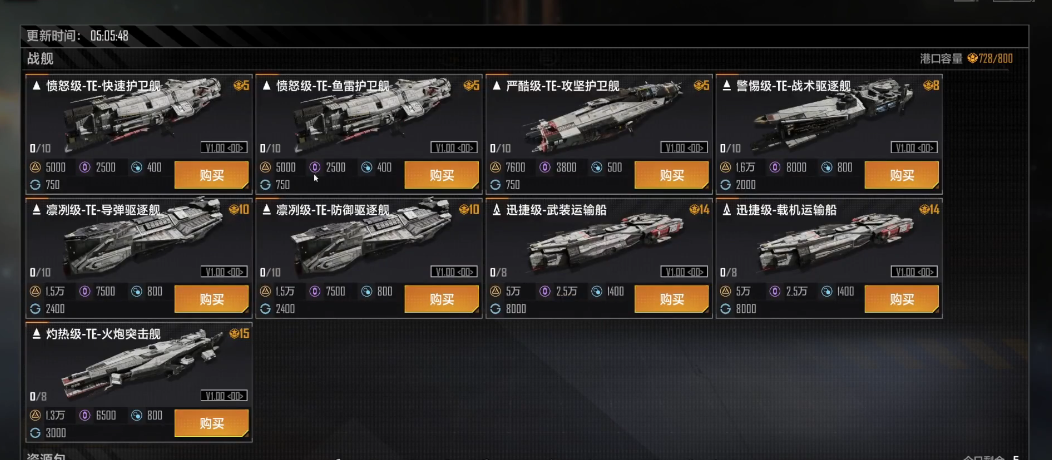Purchase the 凛冽级-TE-防御驱逐舰
The width and height of the screenshot is (1052, 460).
coord(441,299)
